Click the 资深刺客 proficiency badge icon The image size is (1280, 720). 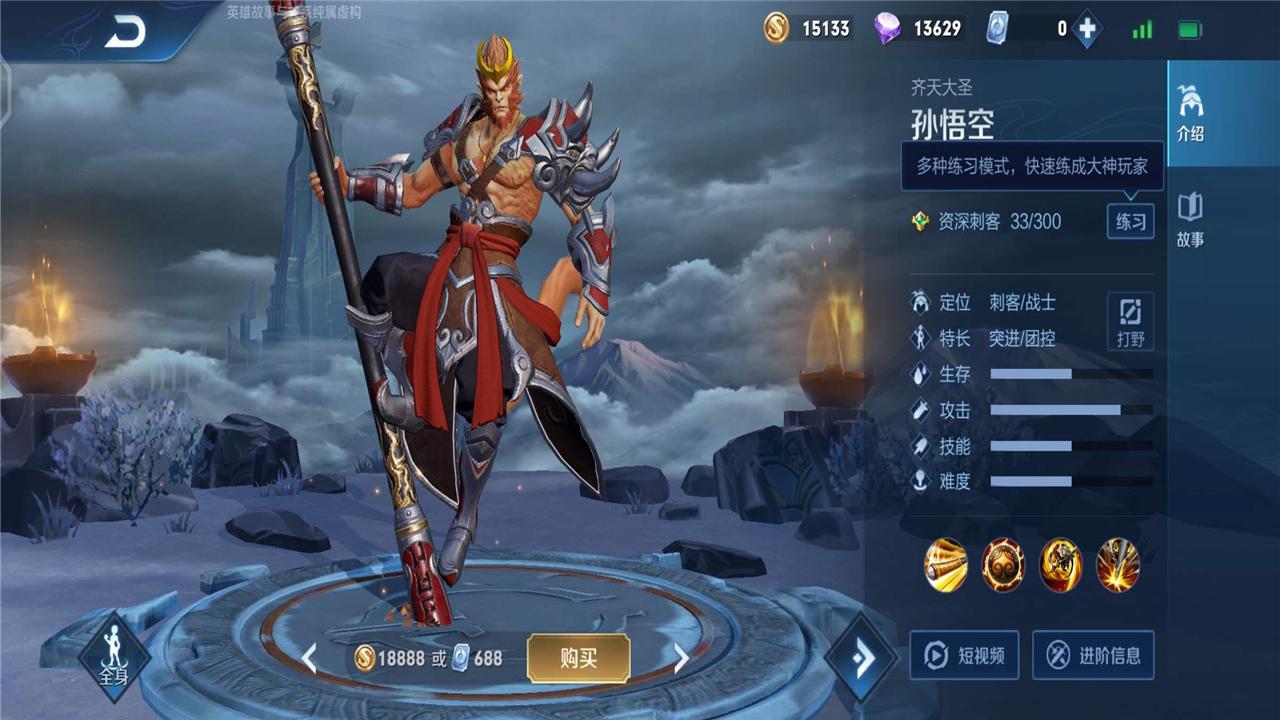[920, 222]
